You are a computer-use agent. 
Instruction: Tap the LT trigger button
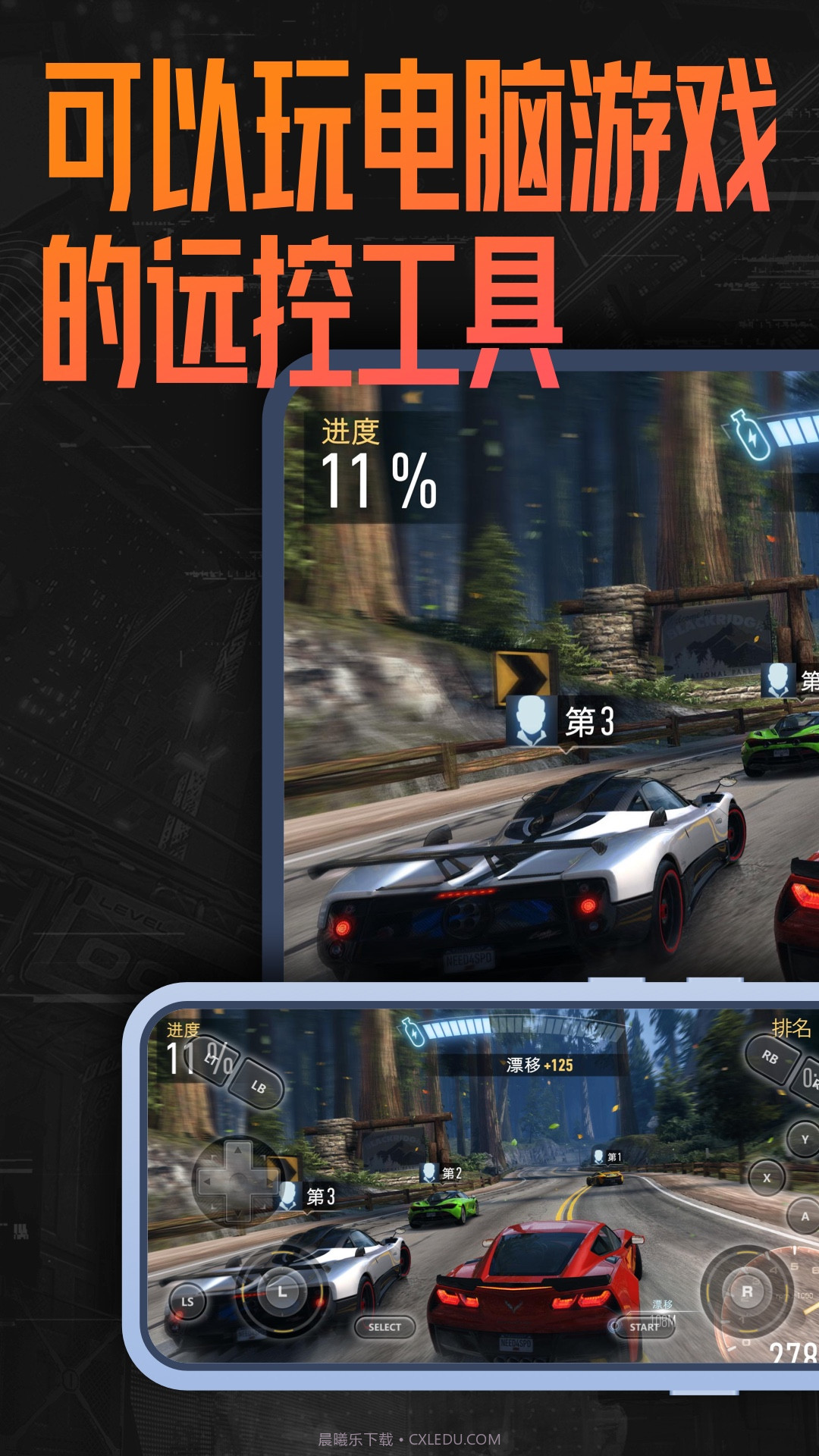coord(215,1058)
